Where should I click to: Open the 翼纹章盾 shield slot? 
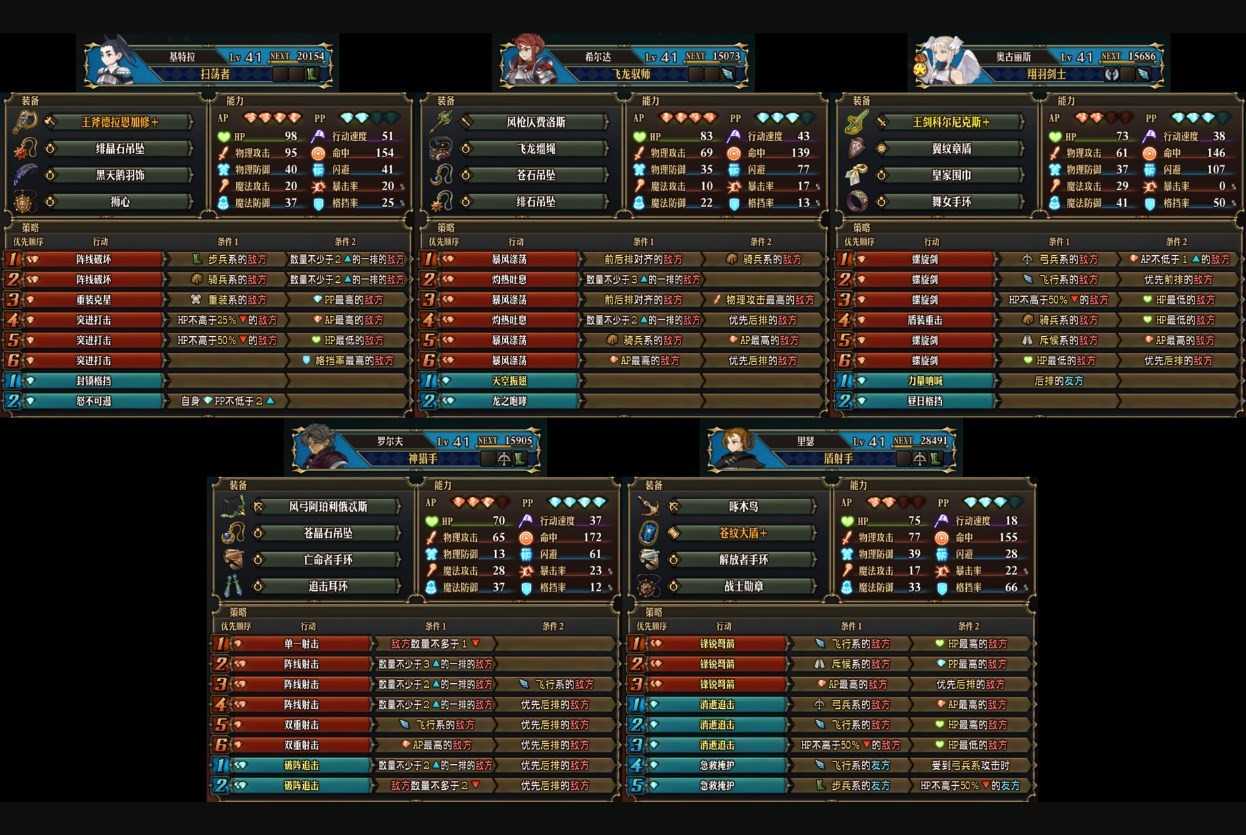pos(951,149)
